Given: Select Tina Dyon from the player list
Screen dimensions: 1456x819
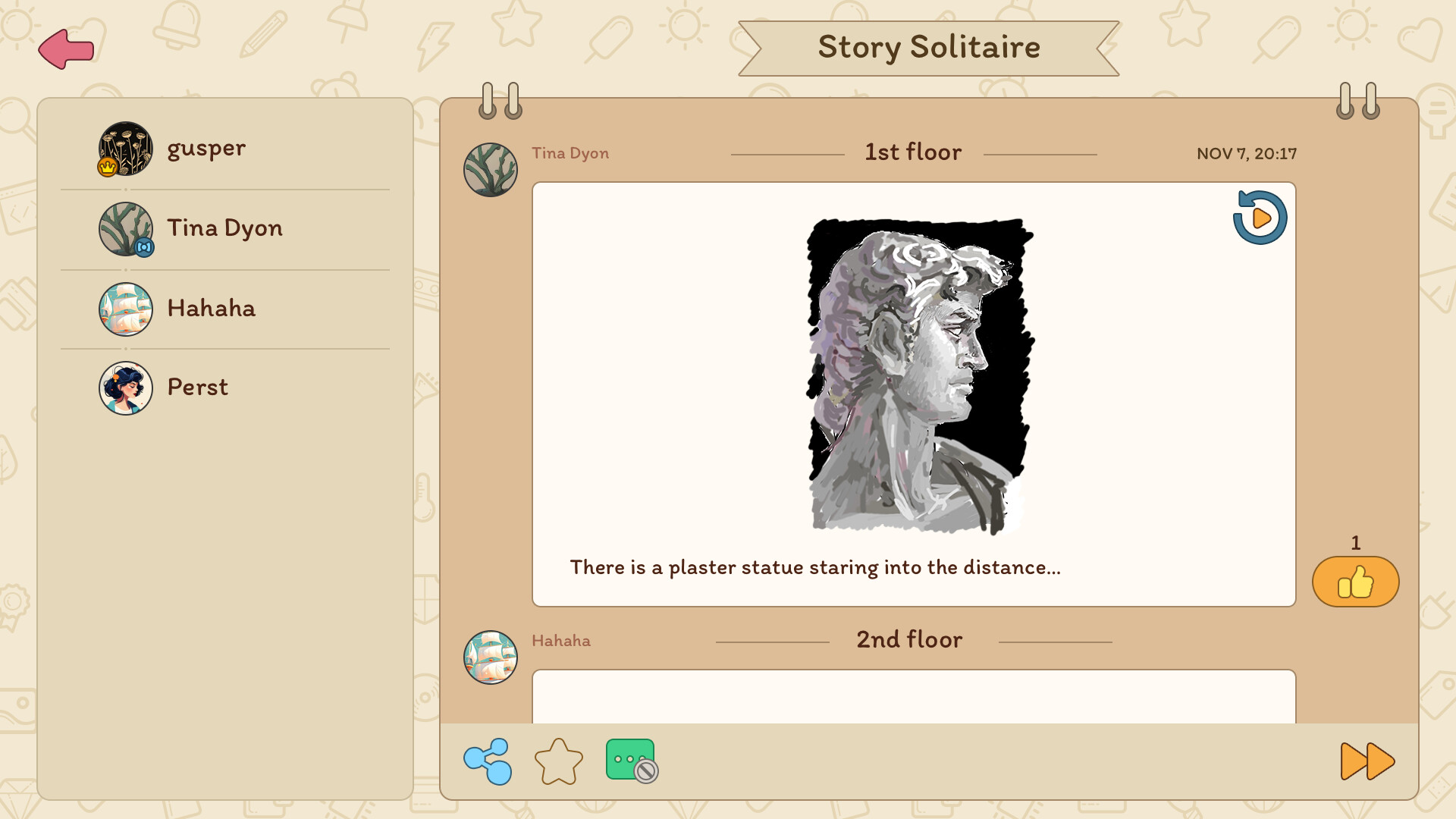Looking at the screenshot, I should (224, 228).
